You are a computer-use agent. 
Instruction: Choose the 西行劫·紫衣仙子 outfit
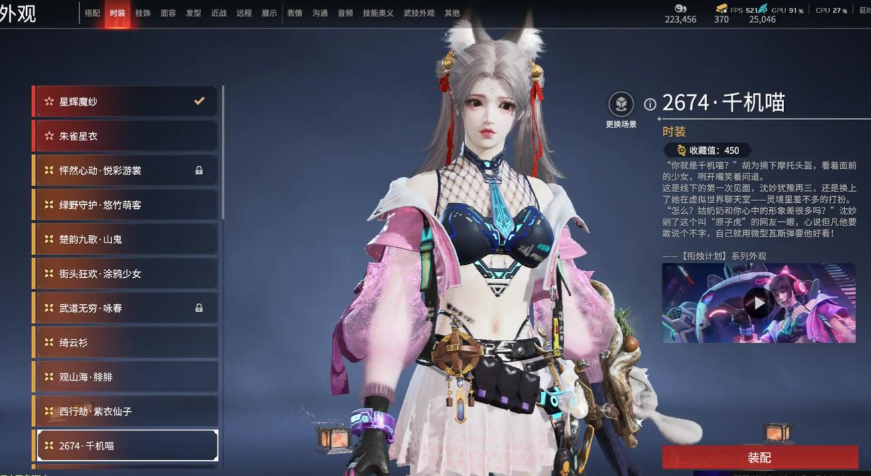[125, 411]
